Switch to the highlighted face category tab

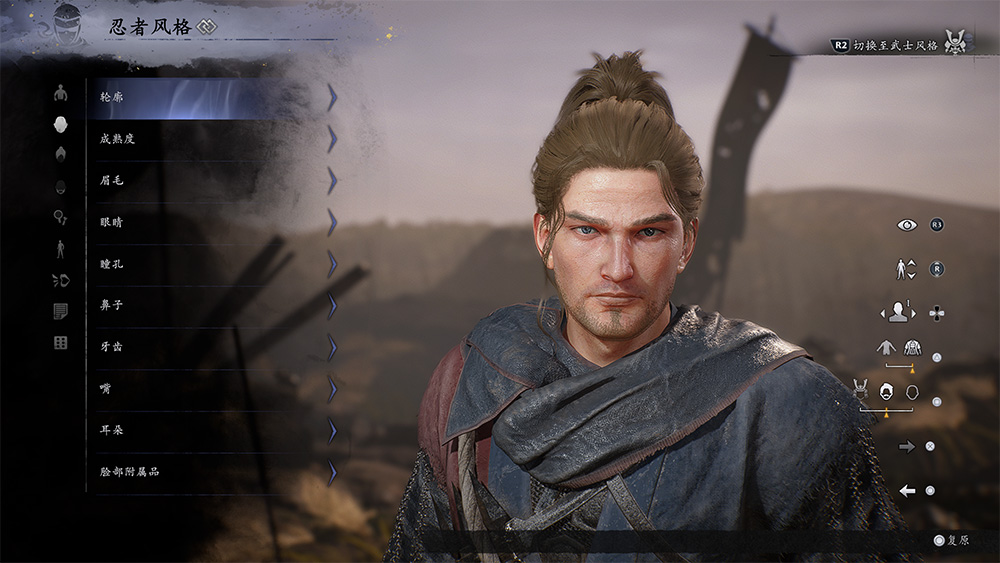pyautogui.click(x=61, y=124)
